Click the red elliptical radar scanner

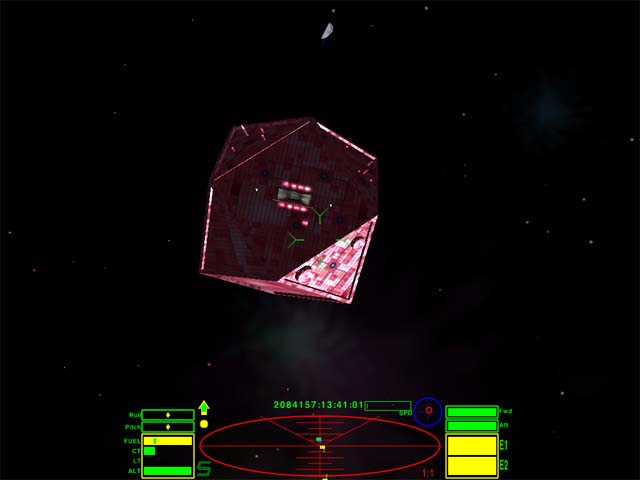point(320,446)
